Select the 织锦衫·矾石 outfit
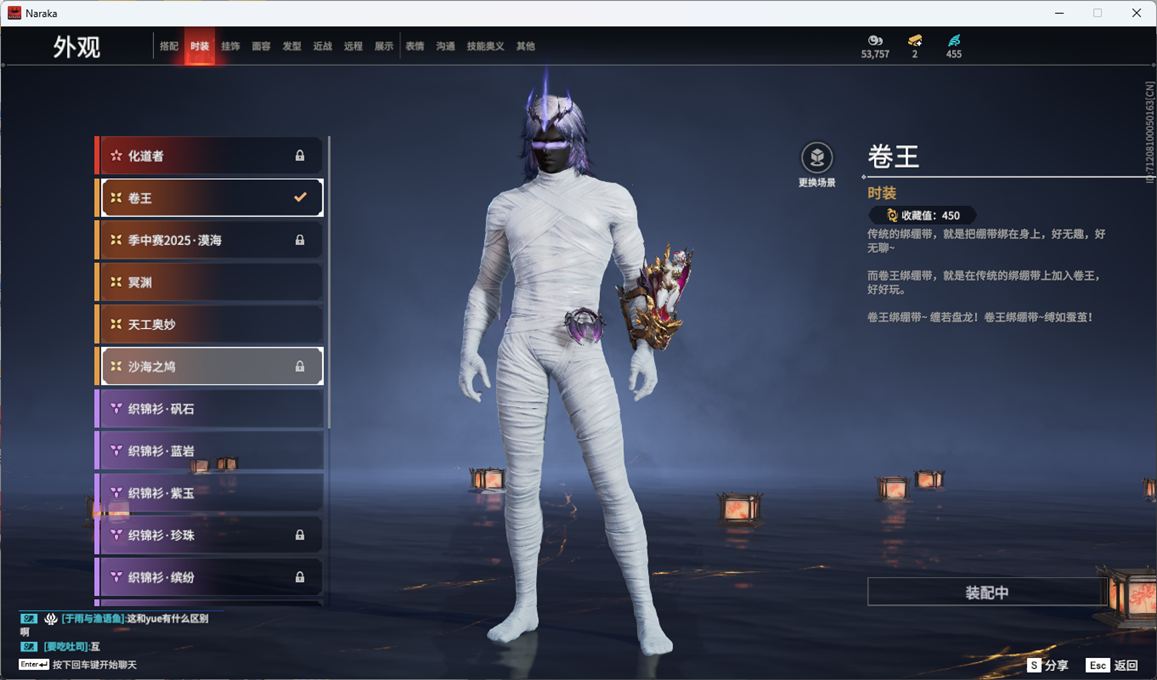1157x680 pixels. [x=210, y=409]
